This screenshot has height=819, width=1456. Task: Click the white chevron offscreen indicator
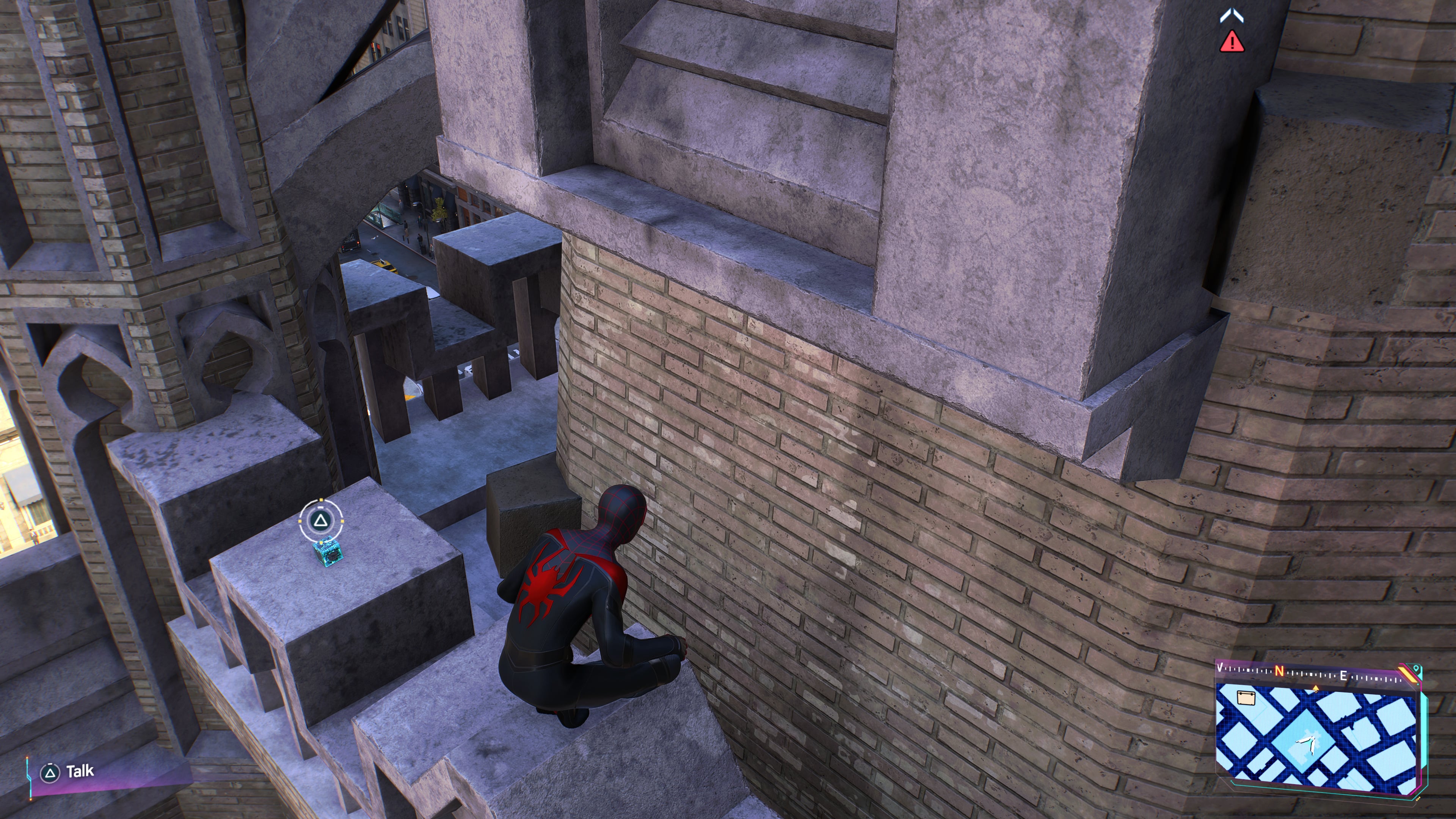(1232, 16)
